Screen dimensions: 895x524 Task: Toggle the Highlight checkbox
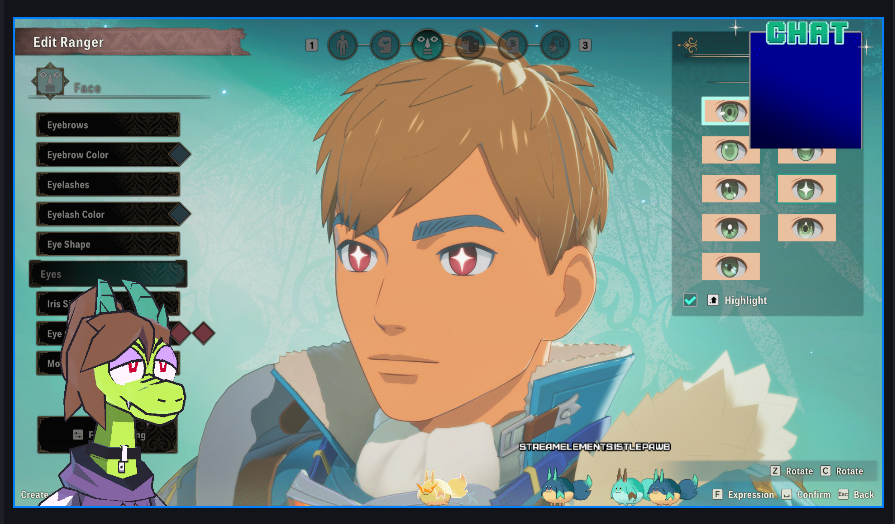click(690, 300)
